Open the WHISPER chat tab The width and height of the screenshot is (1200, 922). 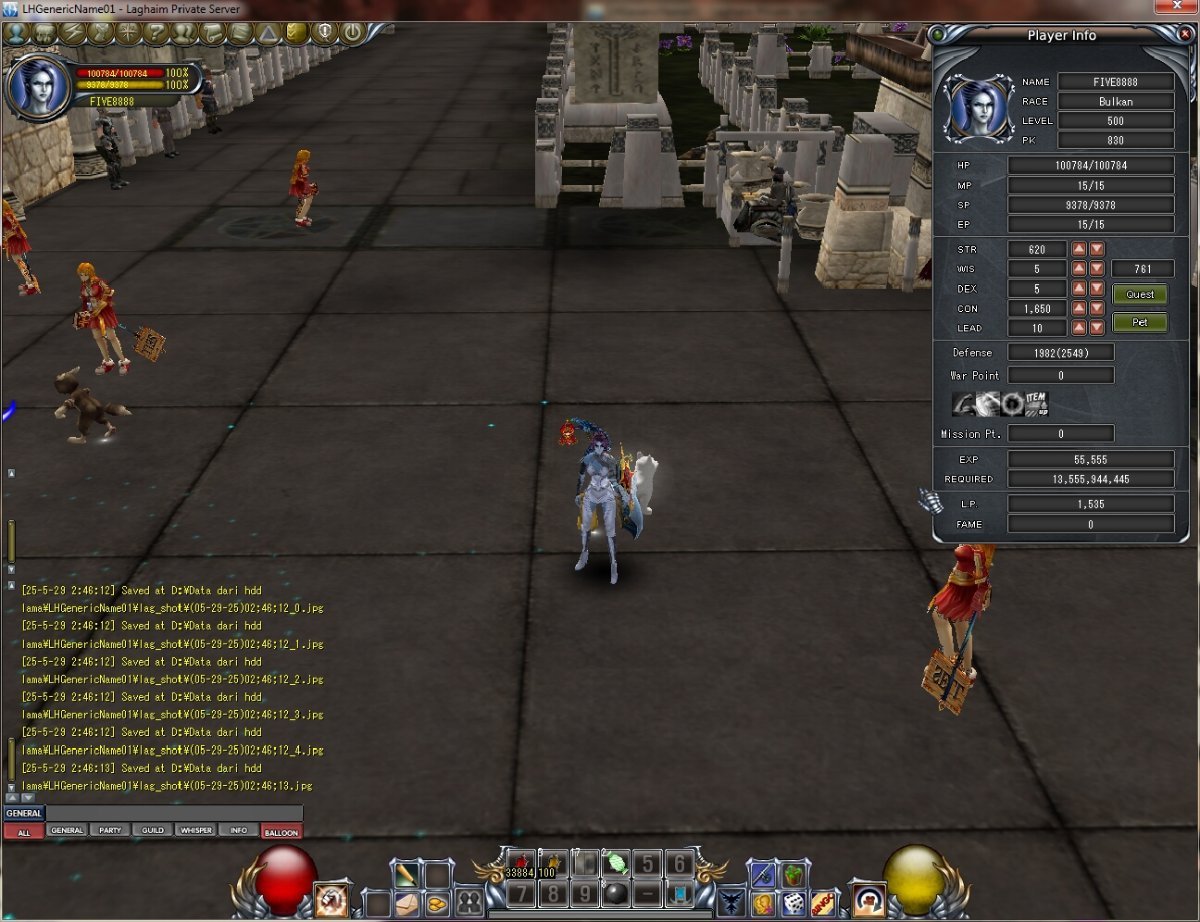point(196,831)
